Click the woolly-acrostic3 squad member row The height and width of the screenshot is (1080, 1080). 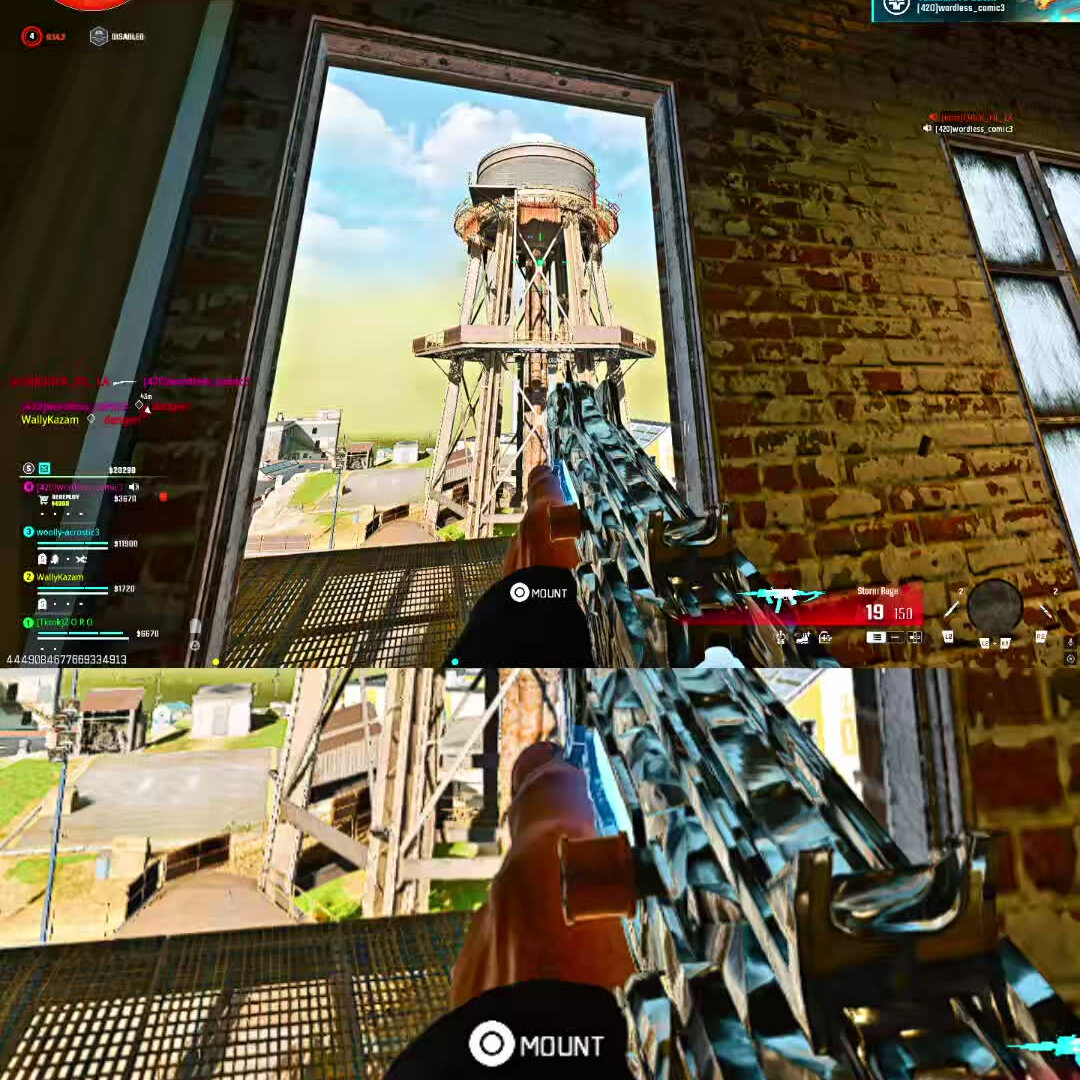tap(68, 533)
